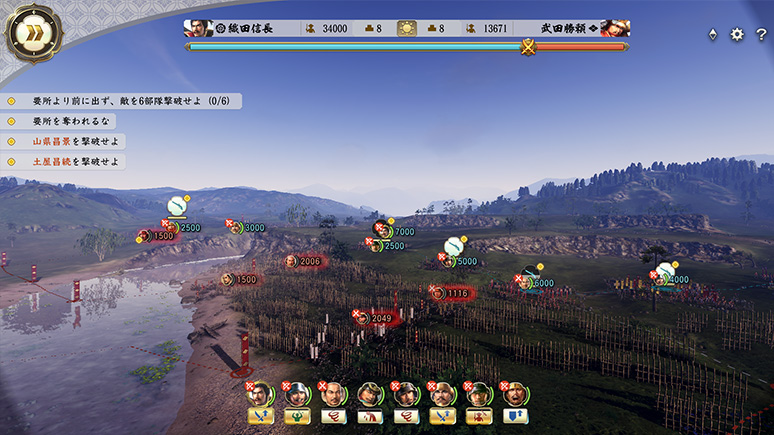Open the settings gear menu

click(737, 34)
